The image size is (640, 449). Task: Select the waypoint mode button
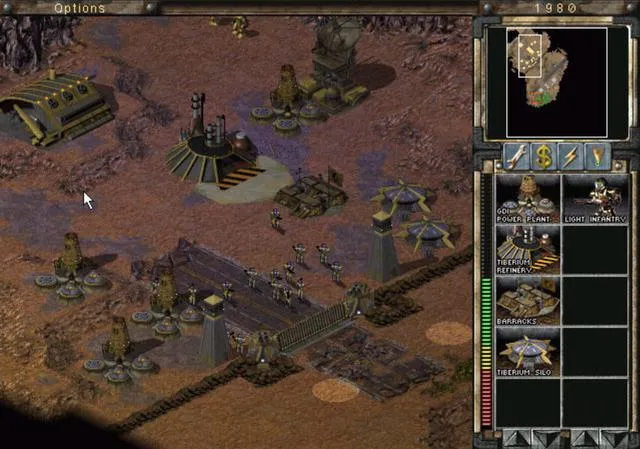598,156
